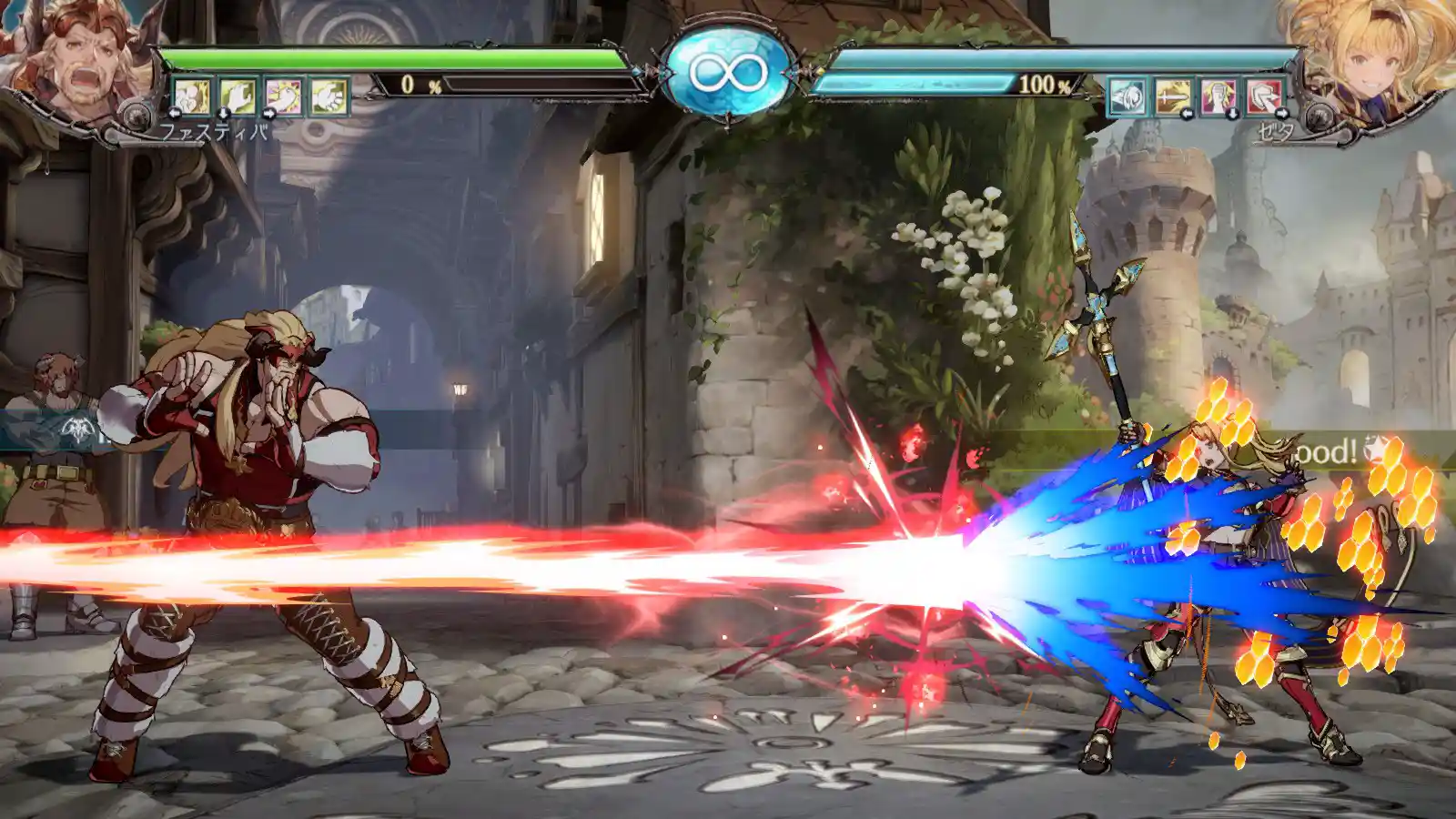Click the pink flexing-arm skill icon

[x=283, y=96]
